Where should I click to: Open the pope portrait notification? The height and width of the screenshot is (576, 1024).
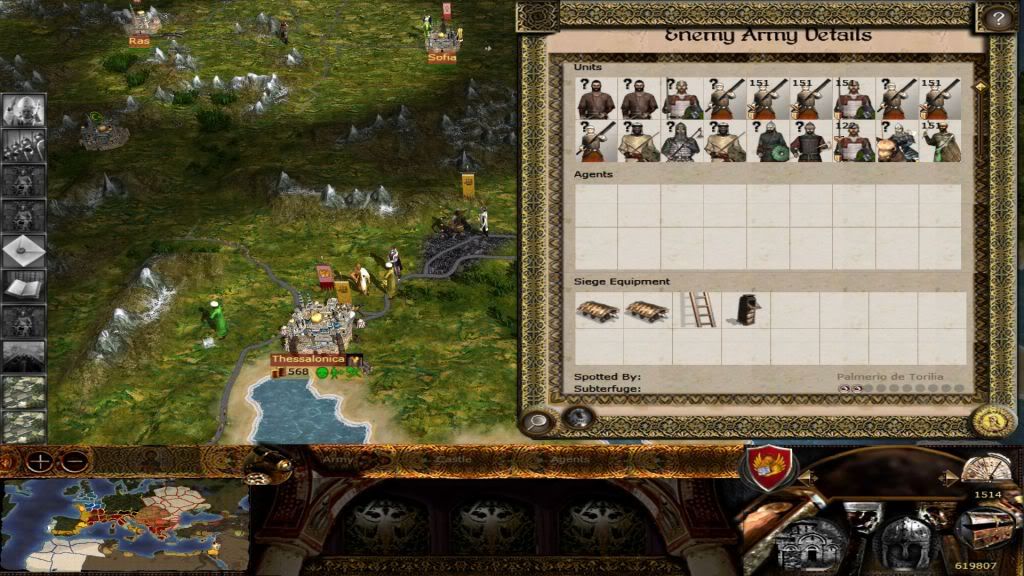[23, 110]
